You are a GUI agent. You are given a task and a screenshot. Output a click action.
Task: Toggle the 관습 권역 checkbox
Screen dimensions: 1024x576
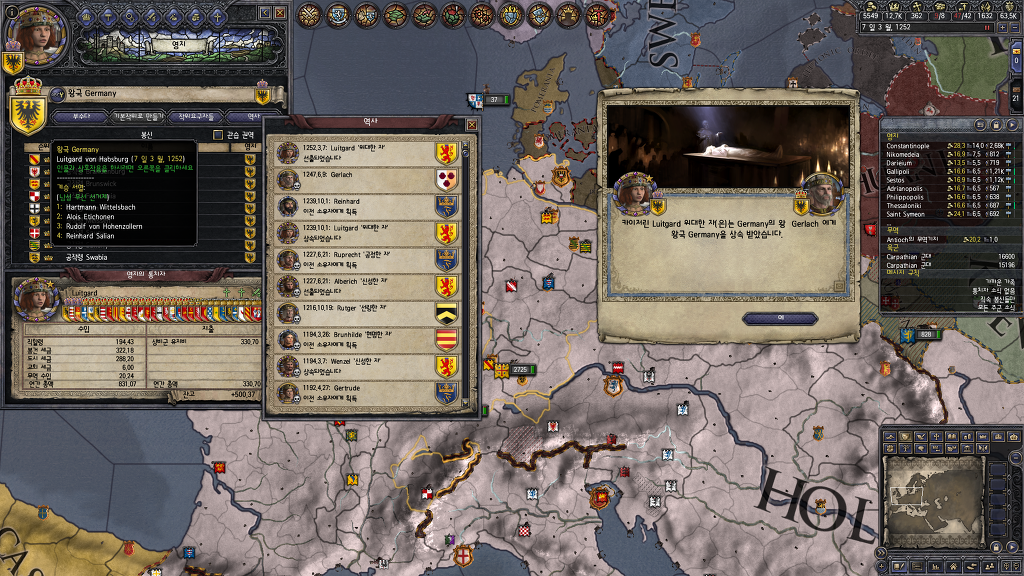(218, 135)
